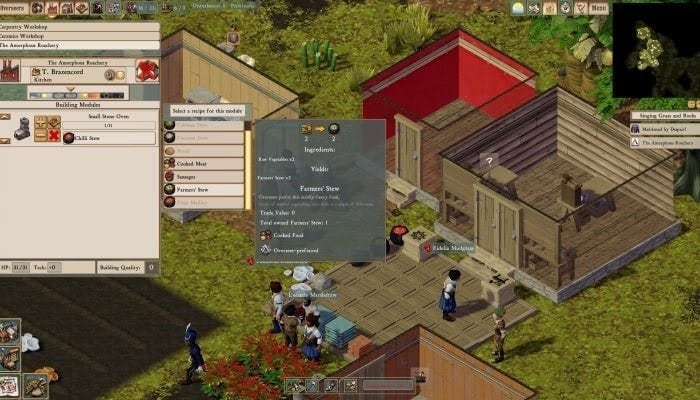Select the Small Stone Oven module icon
This screenshot has height=400, width=700.
click(23, 127)
